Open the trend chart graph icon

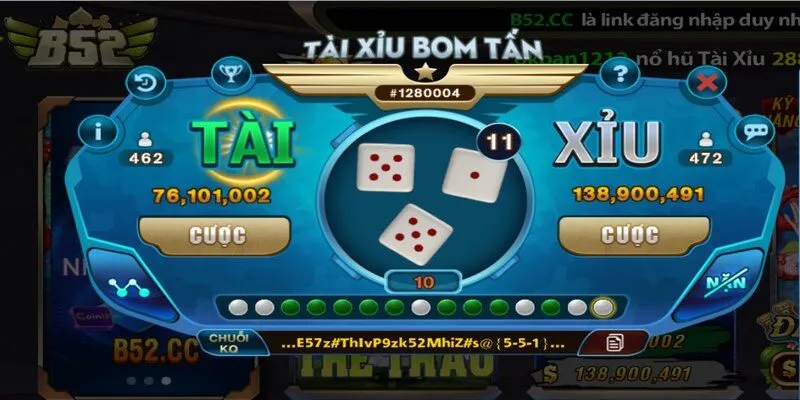click(127, 287)
